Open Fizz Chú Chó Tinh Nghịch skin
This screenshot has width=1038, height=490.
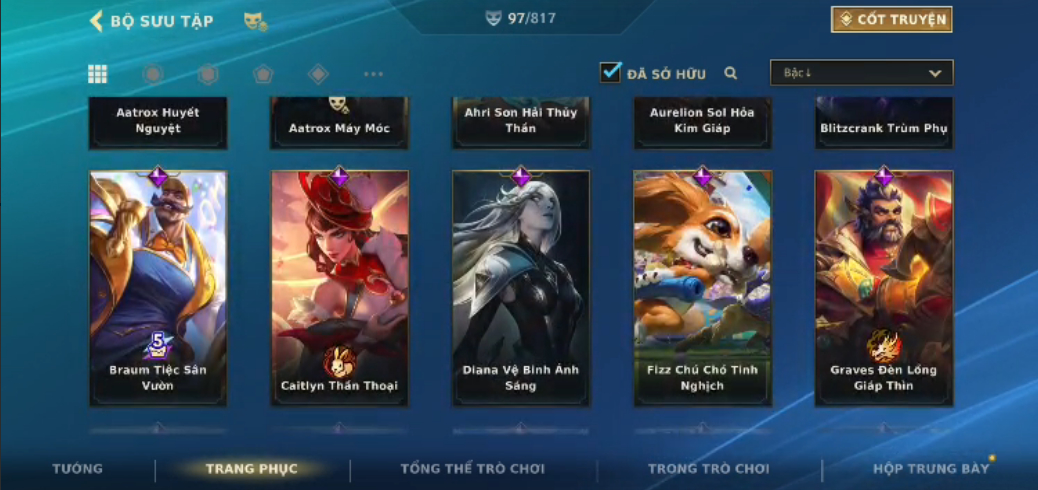coord(702,288)
